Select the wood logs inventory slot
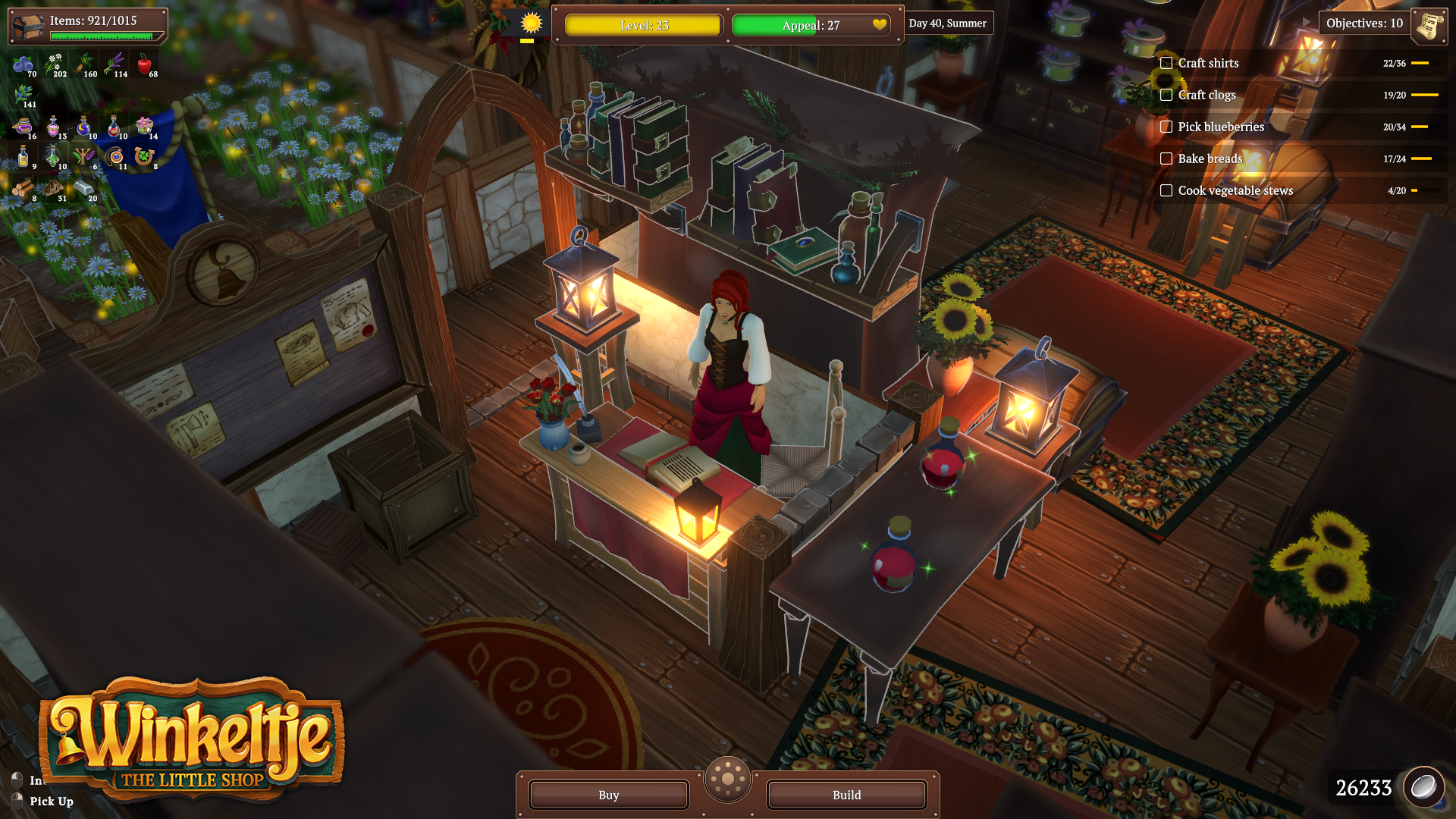This screenshot has height=819, width=1456. 23,189
